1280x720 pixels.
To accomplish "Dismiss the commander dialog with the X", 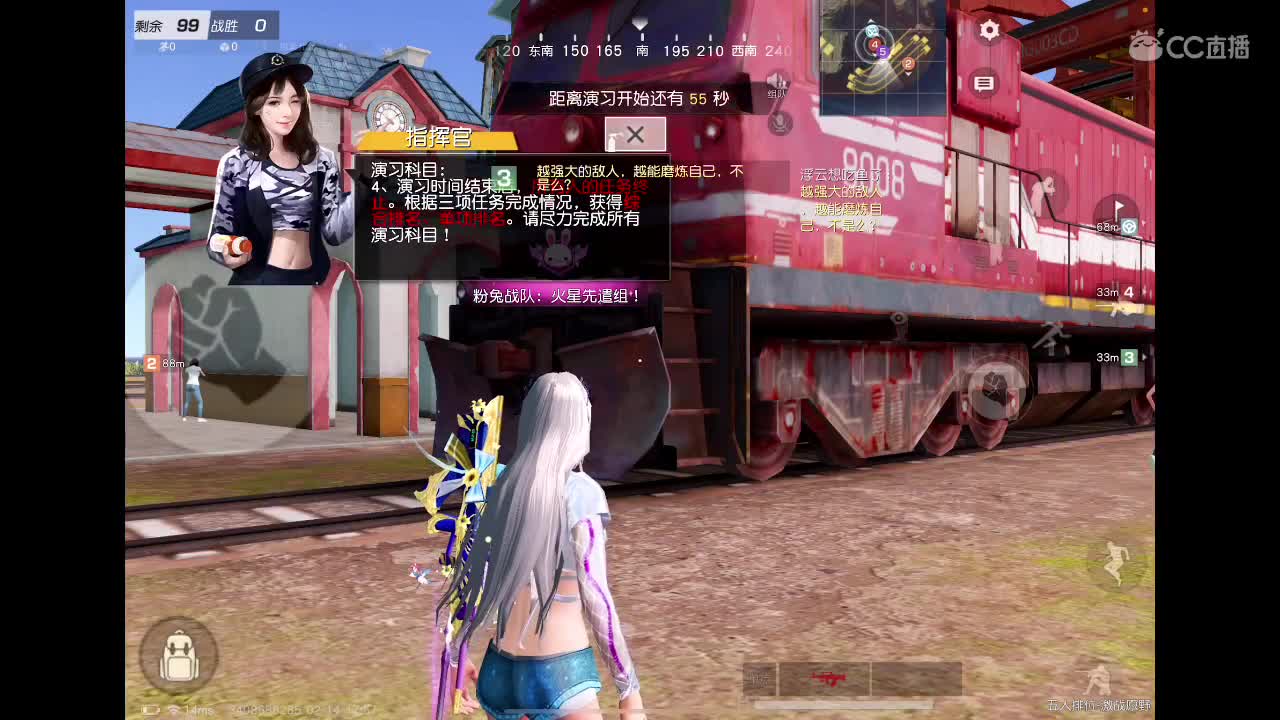I will 634,133.
